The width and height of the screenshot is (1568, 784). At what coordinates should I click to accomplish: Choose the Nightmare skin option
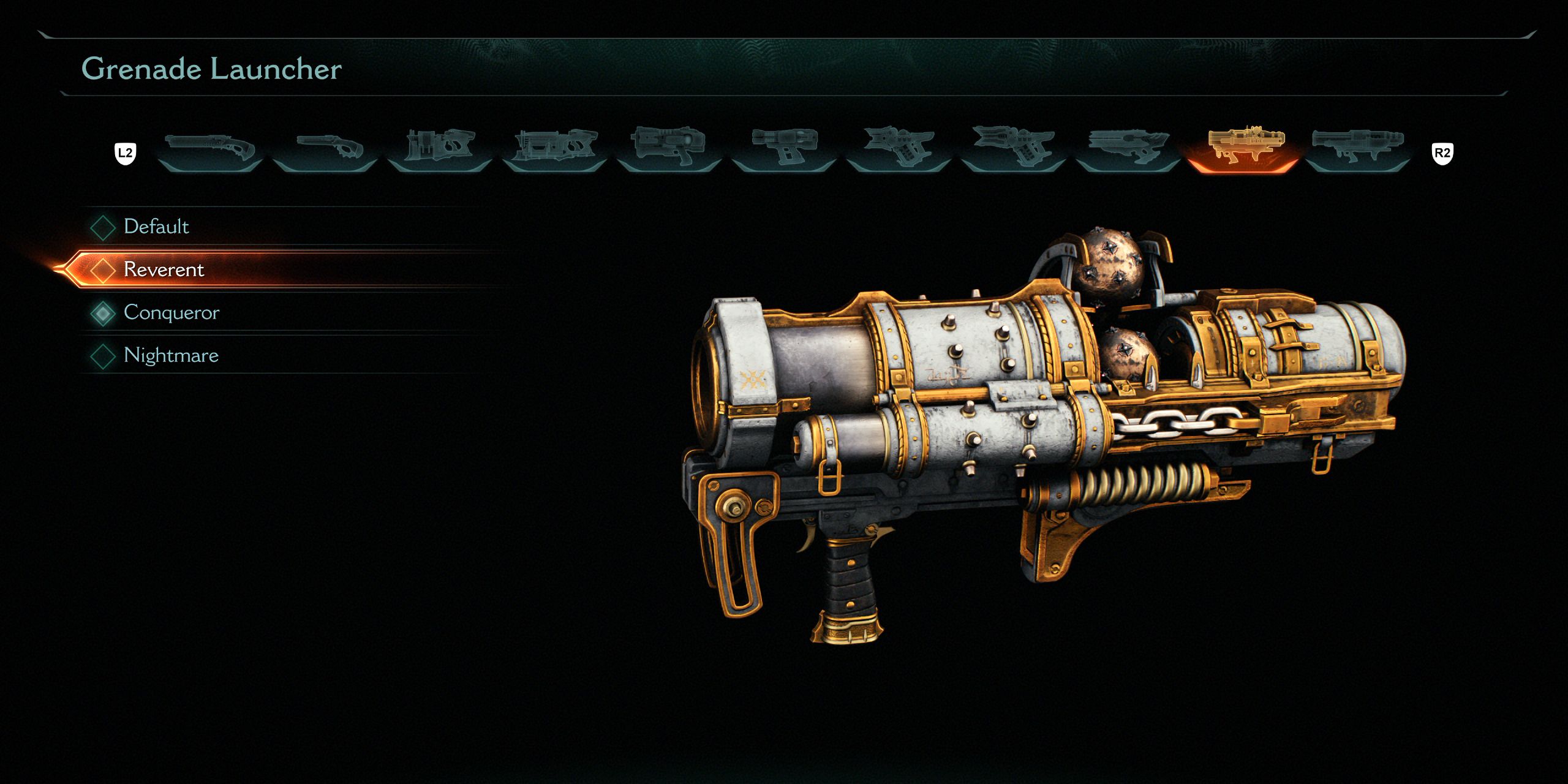click(x=170, y=355)
